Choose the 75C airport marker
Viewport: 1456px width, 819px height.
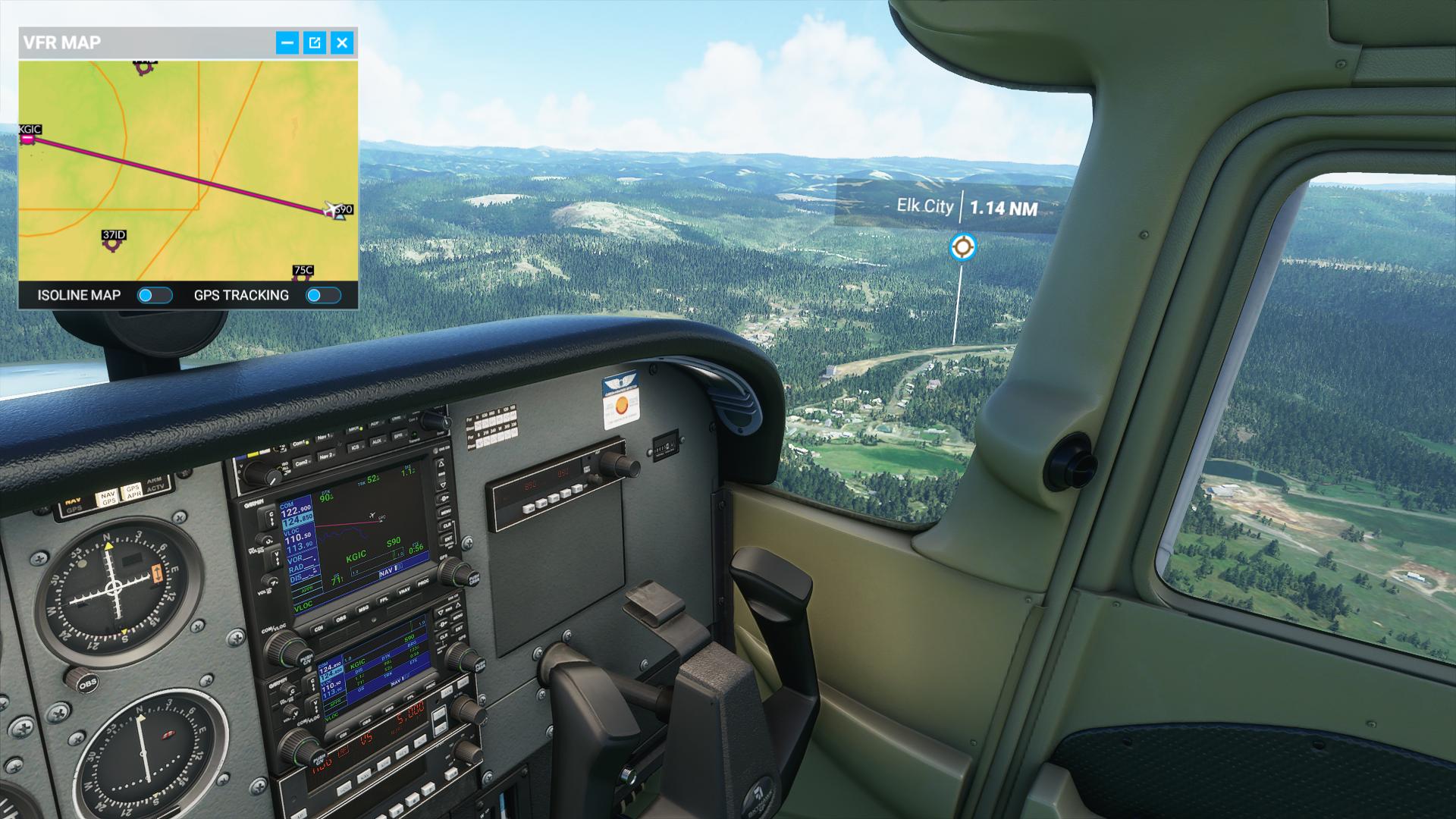click(303, 276)
